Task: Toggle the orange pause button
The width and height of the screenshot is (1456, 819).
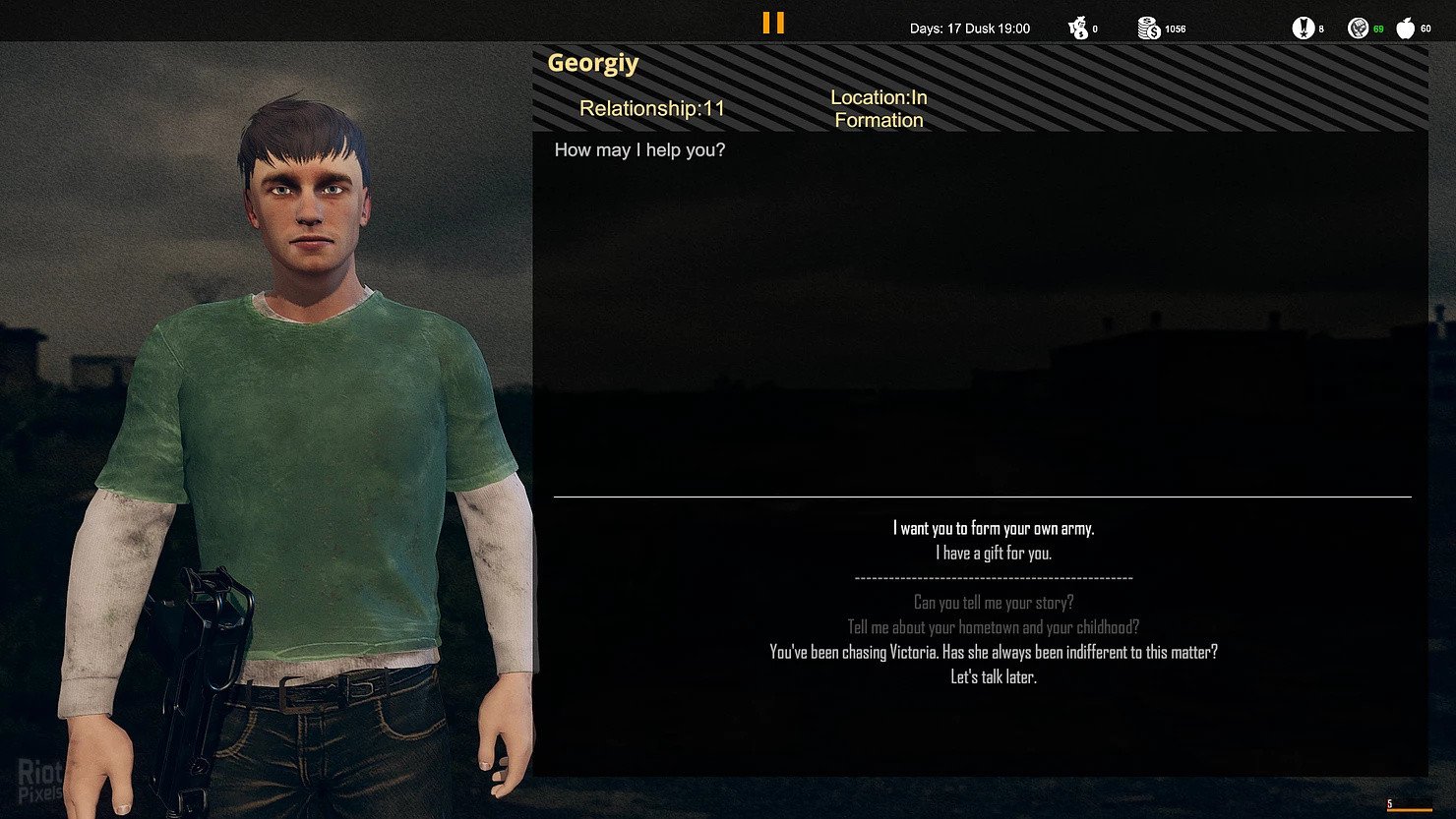Action: point(773,23)
